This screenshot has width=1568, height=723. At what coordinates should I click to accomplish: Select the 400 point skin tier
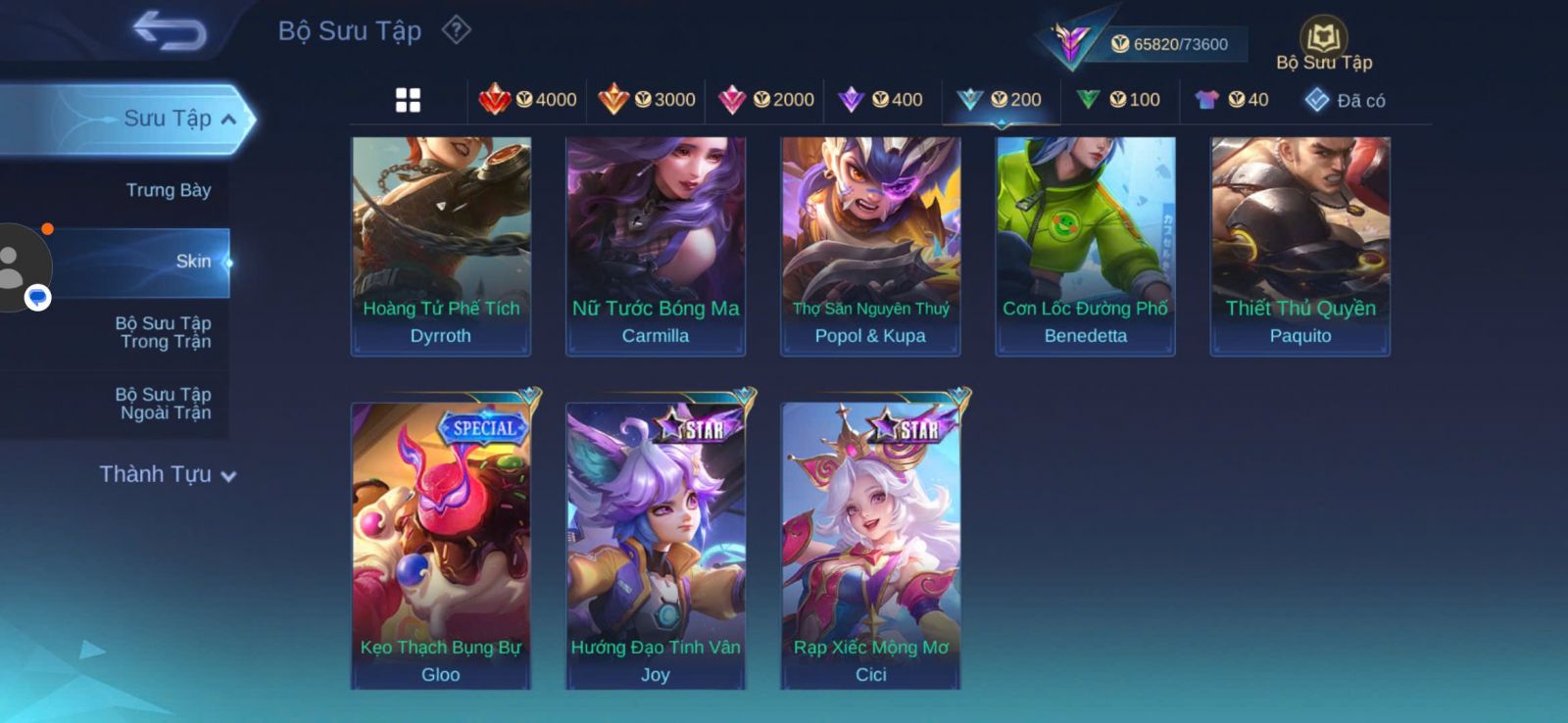(x=881, y=100)
